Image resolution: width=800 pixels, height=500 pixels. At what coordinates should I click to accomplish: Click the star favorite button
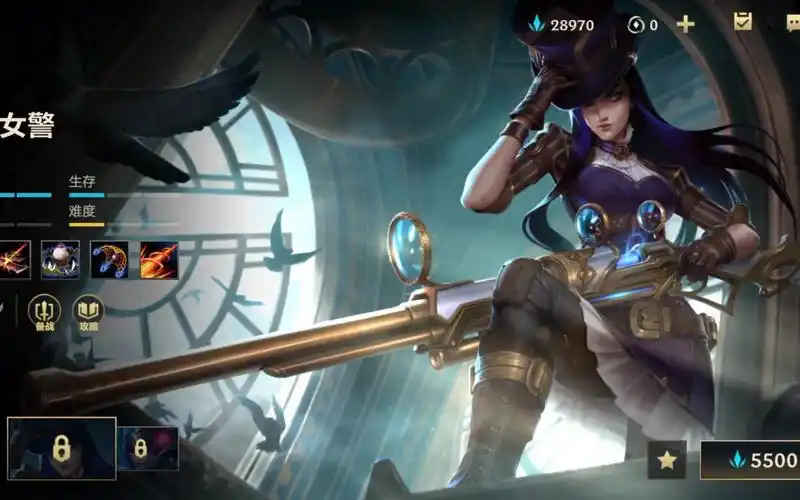(x=666, y=460)
